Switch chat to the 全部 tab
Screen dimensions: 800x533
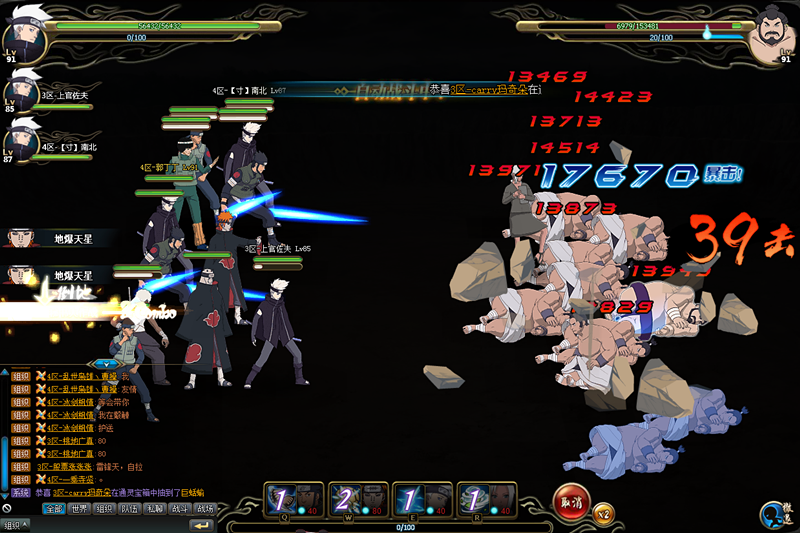coord(54,509)
